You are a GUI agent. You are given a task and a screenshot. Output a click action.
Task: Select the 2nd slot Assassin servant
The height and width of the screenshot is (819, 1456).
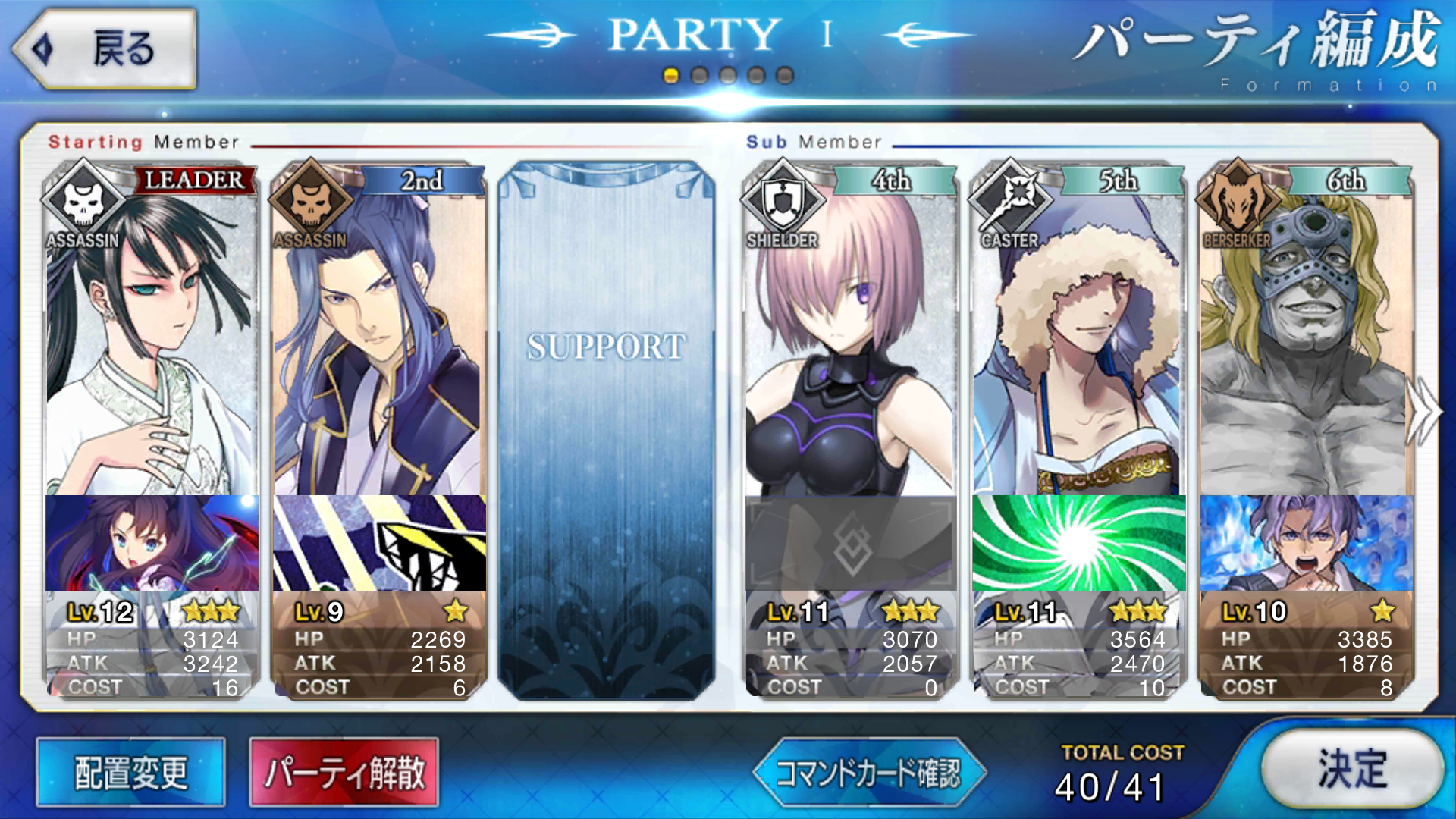click(378, 341)
